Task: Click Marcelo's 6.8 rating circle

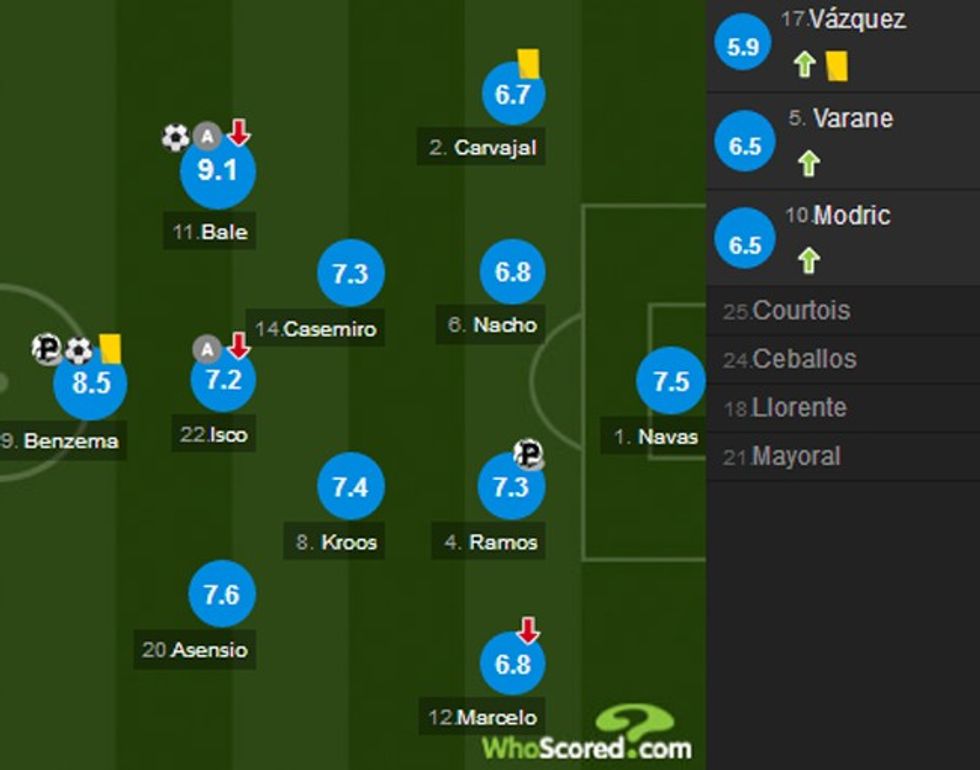Action: pyautogui.click(x=512, y=664)
